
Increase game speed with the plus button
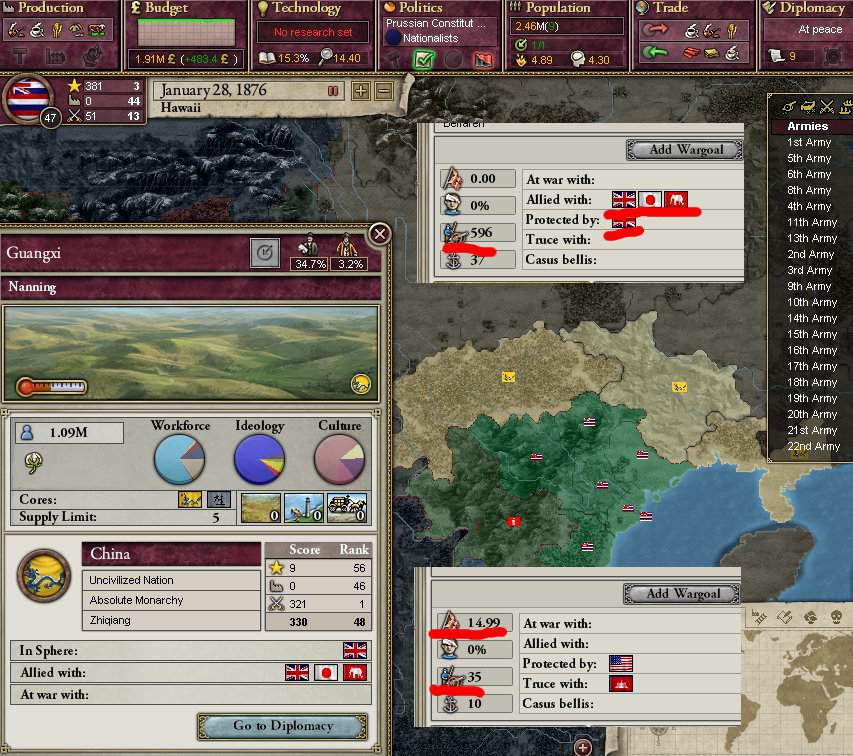(x=360, y=91)
